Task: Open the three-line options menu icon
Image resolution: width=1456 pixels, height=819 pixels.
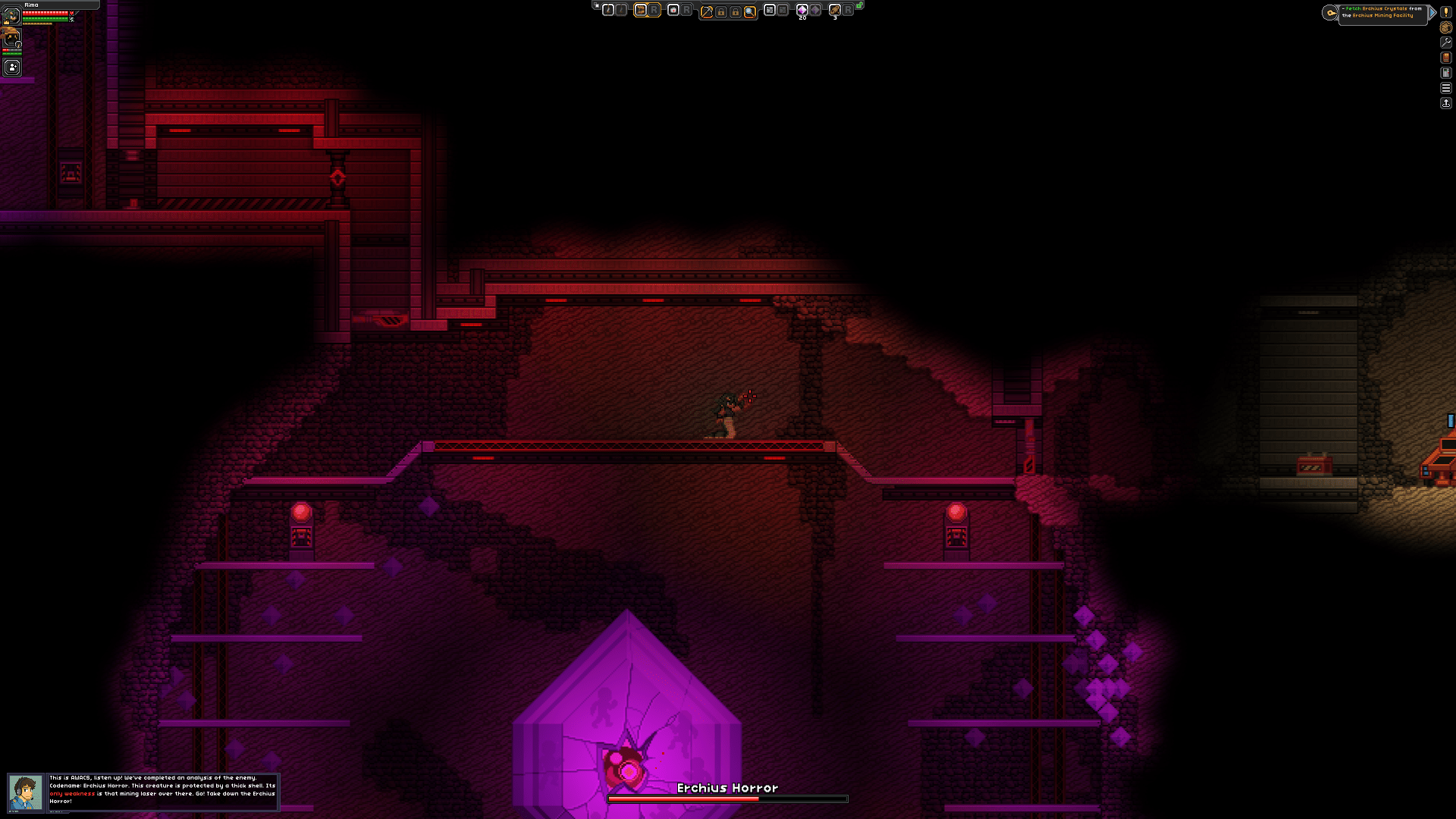Action: click(x=1446, y=88)
